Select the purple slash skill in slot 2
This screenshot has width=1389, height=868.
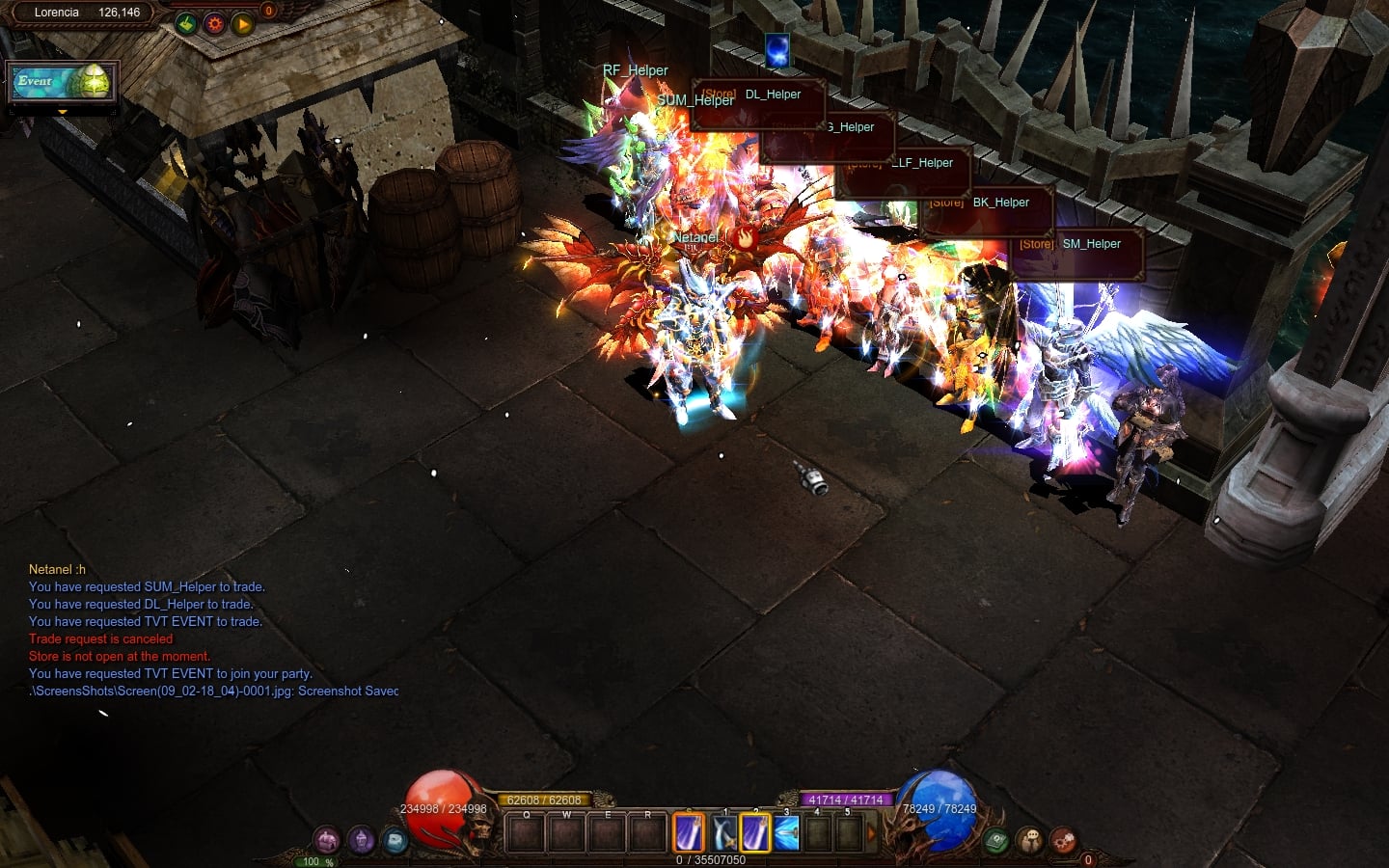[x=754, y=833]
